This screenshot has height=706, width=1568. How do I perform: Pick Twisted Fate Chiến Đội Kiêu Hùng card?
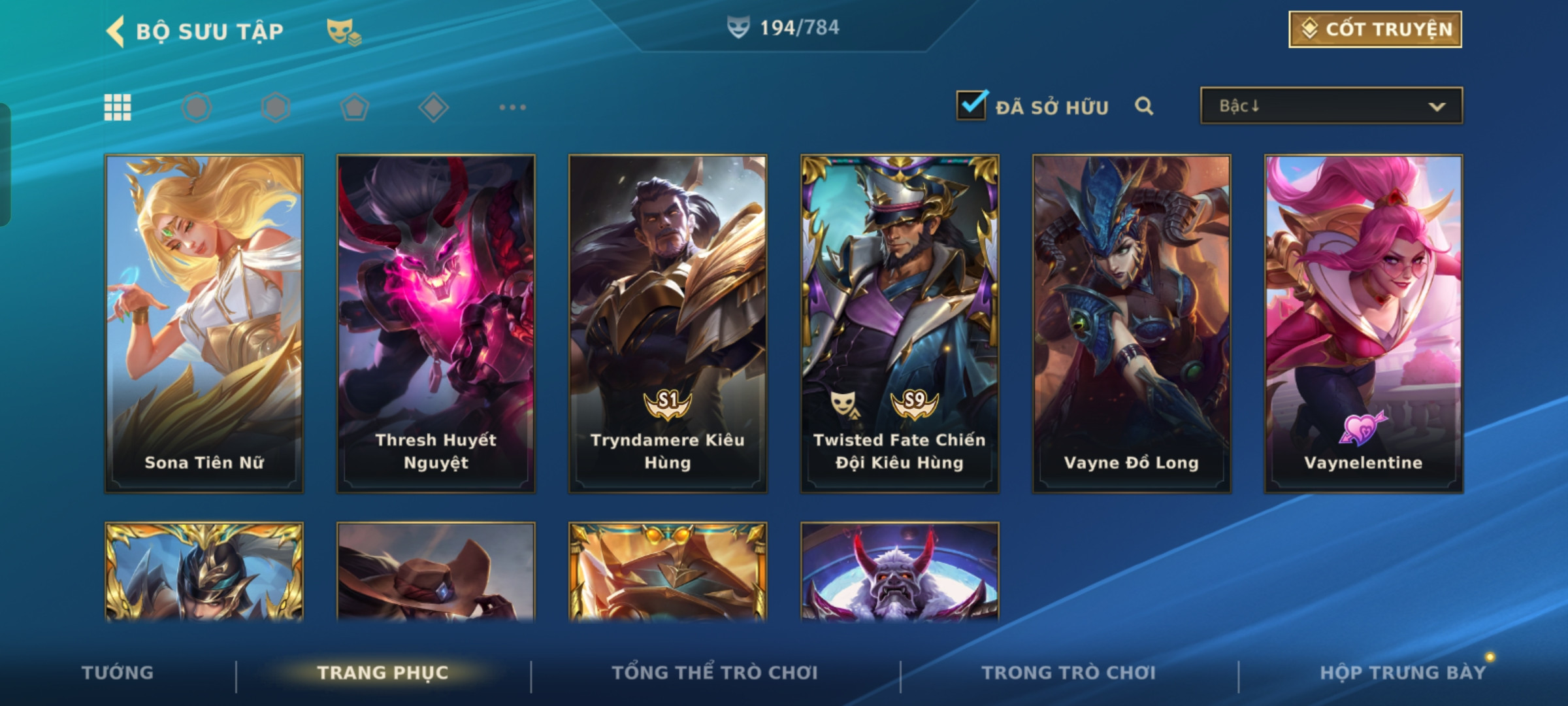(x=900, y=324)
